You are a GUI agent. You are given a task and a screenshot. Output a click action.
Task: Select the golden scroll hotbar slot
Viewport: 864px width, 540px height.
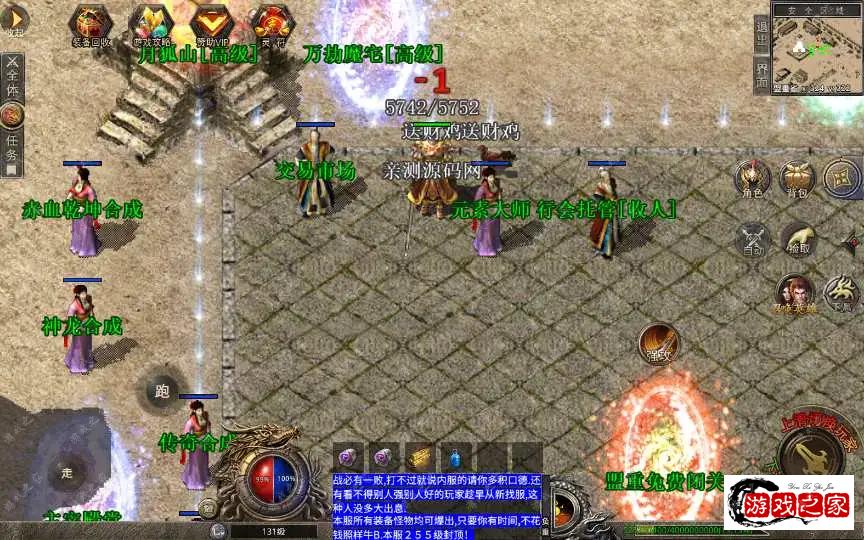(420, 456)
